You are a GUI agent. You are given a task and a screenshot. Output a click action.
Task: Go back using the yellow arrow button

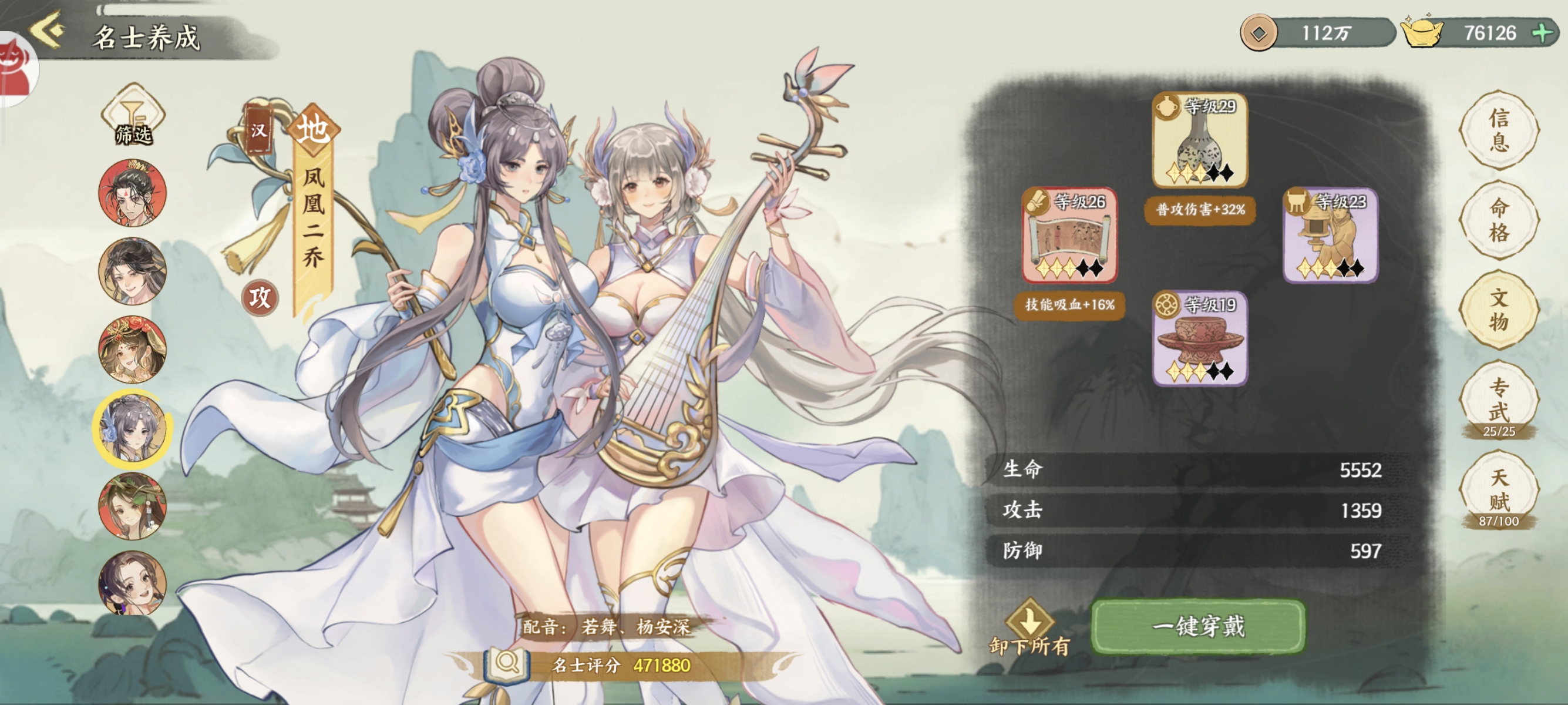48,31
